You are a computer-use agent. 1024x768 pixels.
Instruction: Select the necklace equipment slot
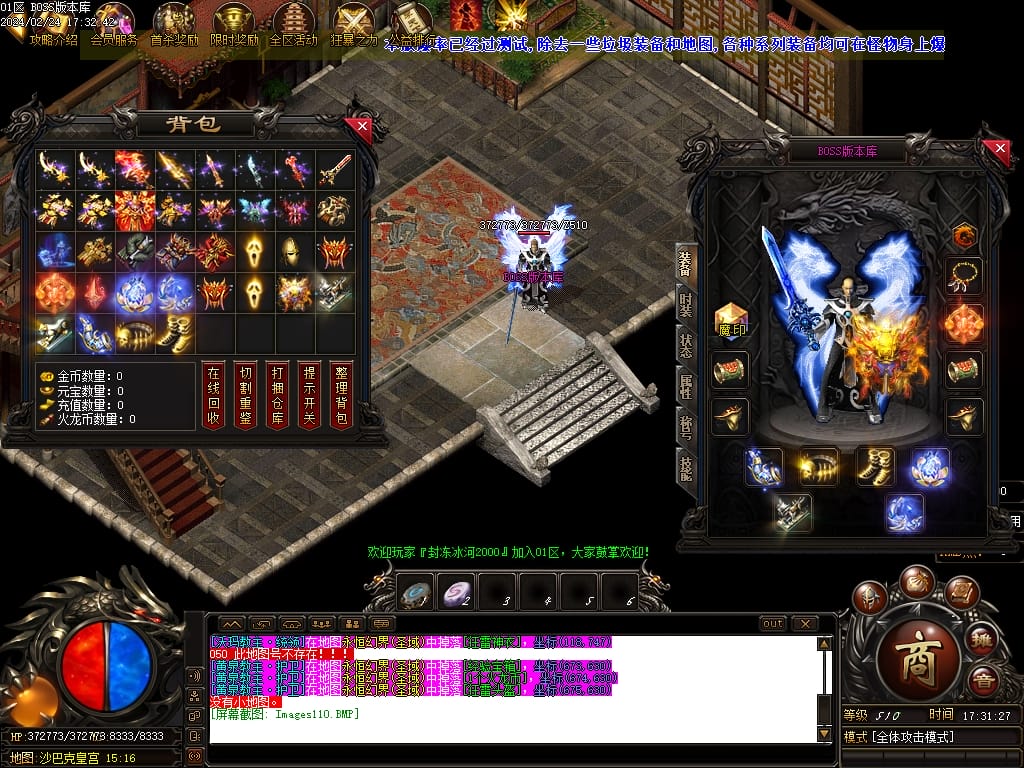(965, 276)
